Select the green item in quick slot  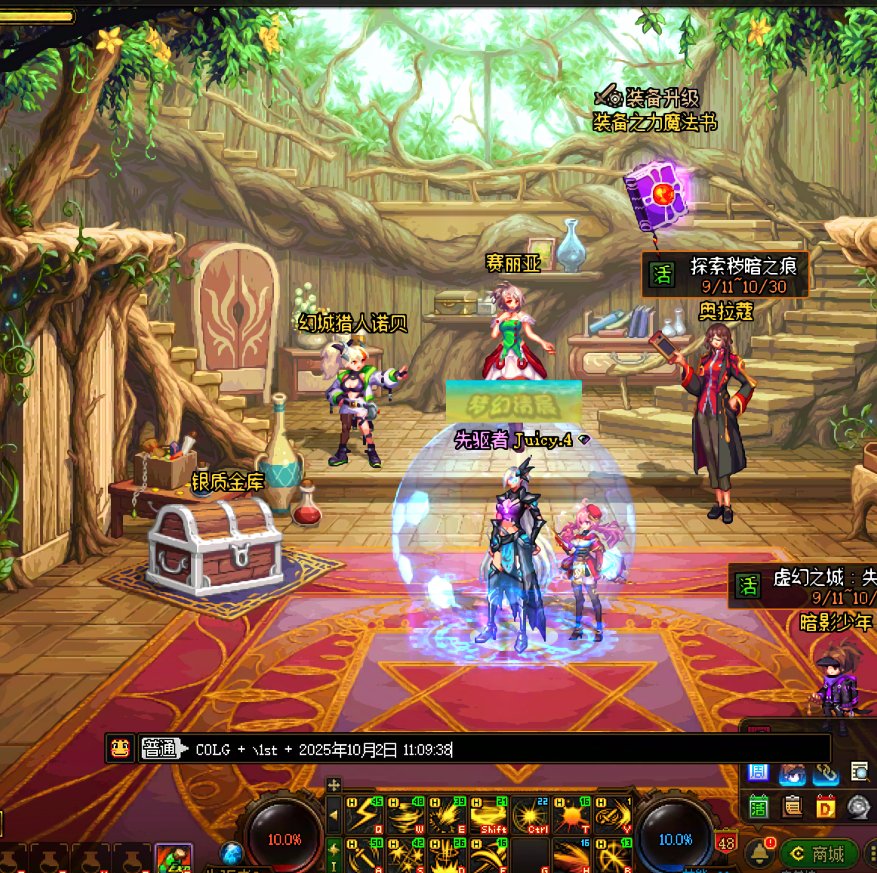173,859
